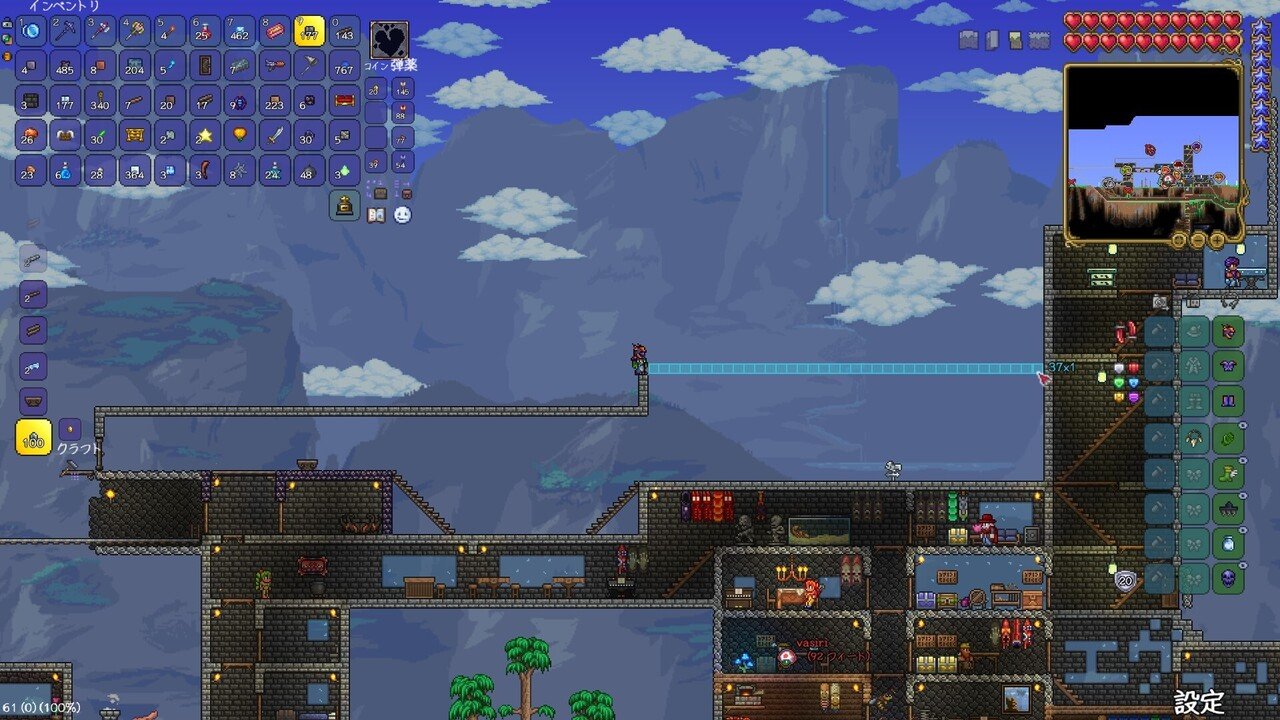Select the red sofa inventory item
1280x720 pixels.
(x=344, y=100)
